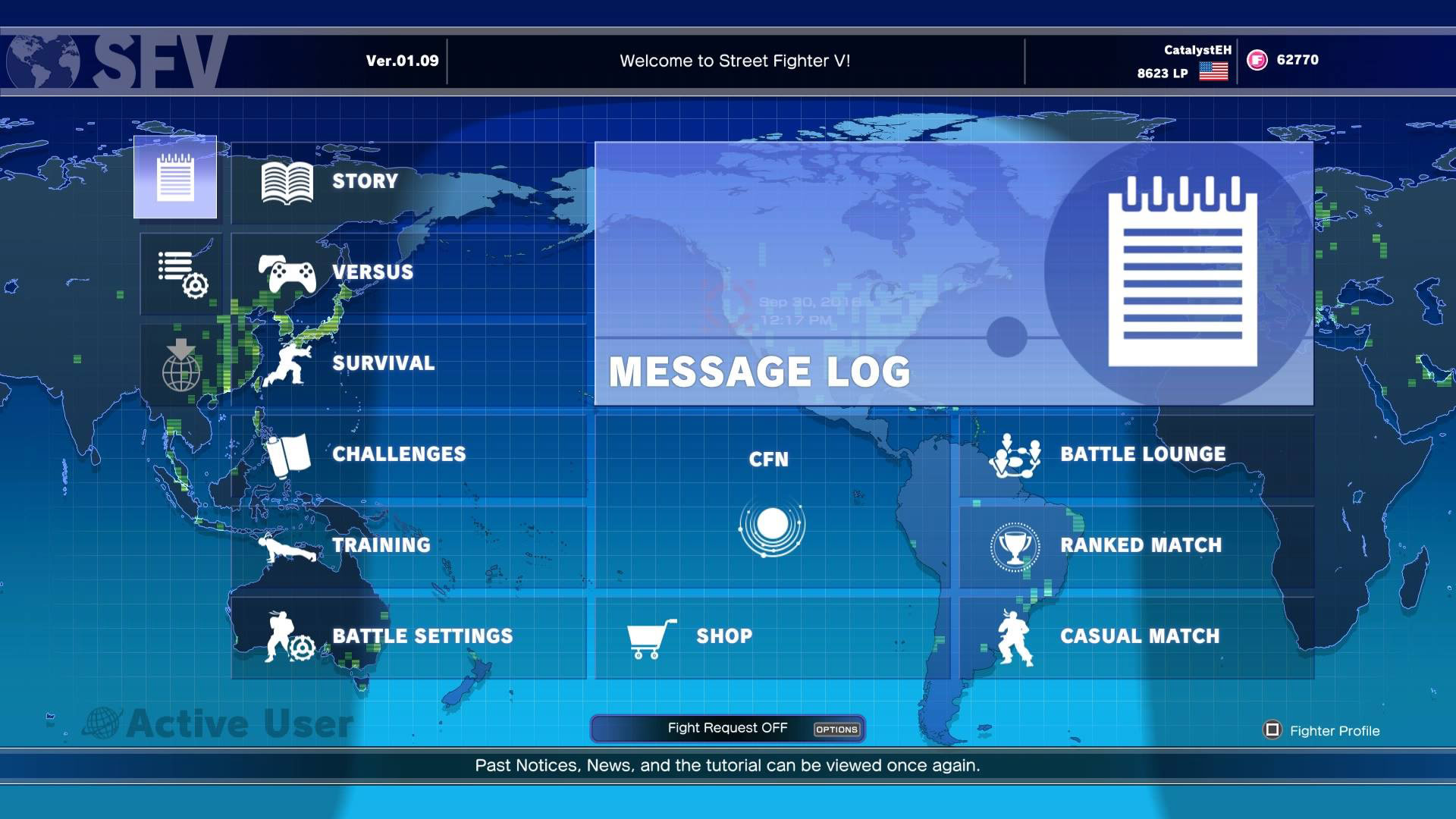Open the list-and-gear options icon

tap(181, 274)
